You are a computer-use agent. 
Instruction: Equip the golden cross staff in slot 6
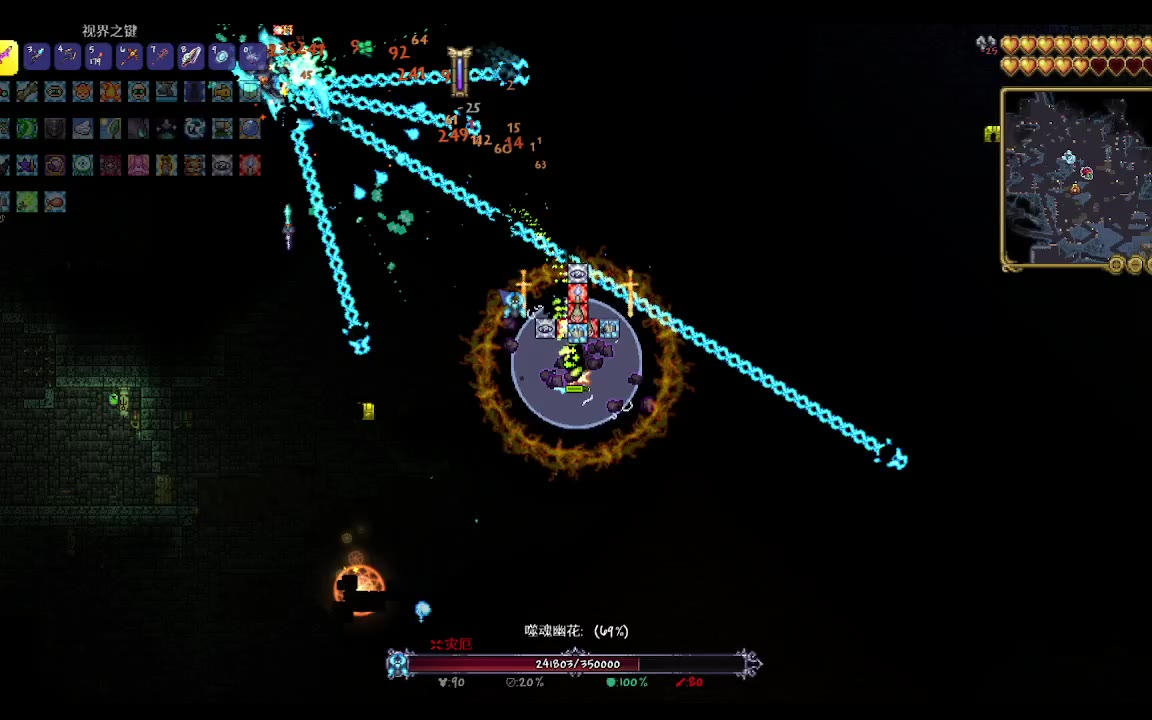[129, 56]
